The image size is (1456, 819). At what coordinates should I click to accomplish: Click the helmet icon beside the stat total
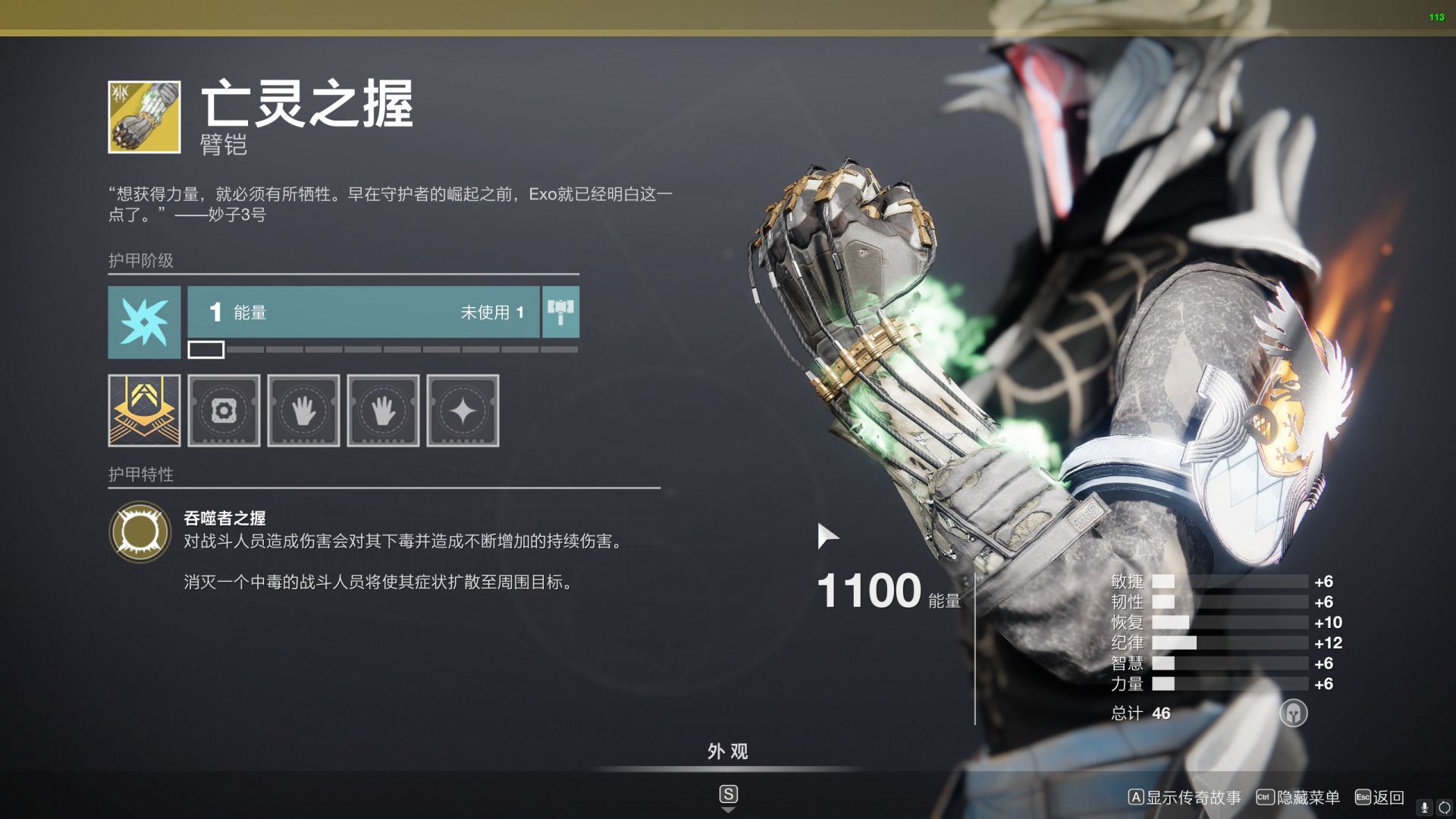coord(1293,713)
